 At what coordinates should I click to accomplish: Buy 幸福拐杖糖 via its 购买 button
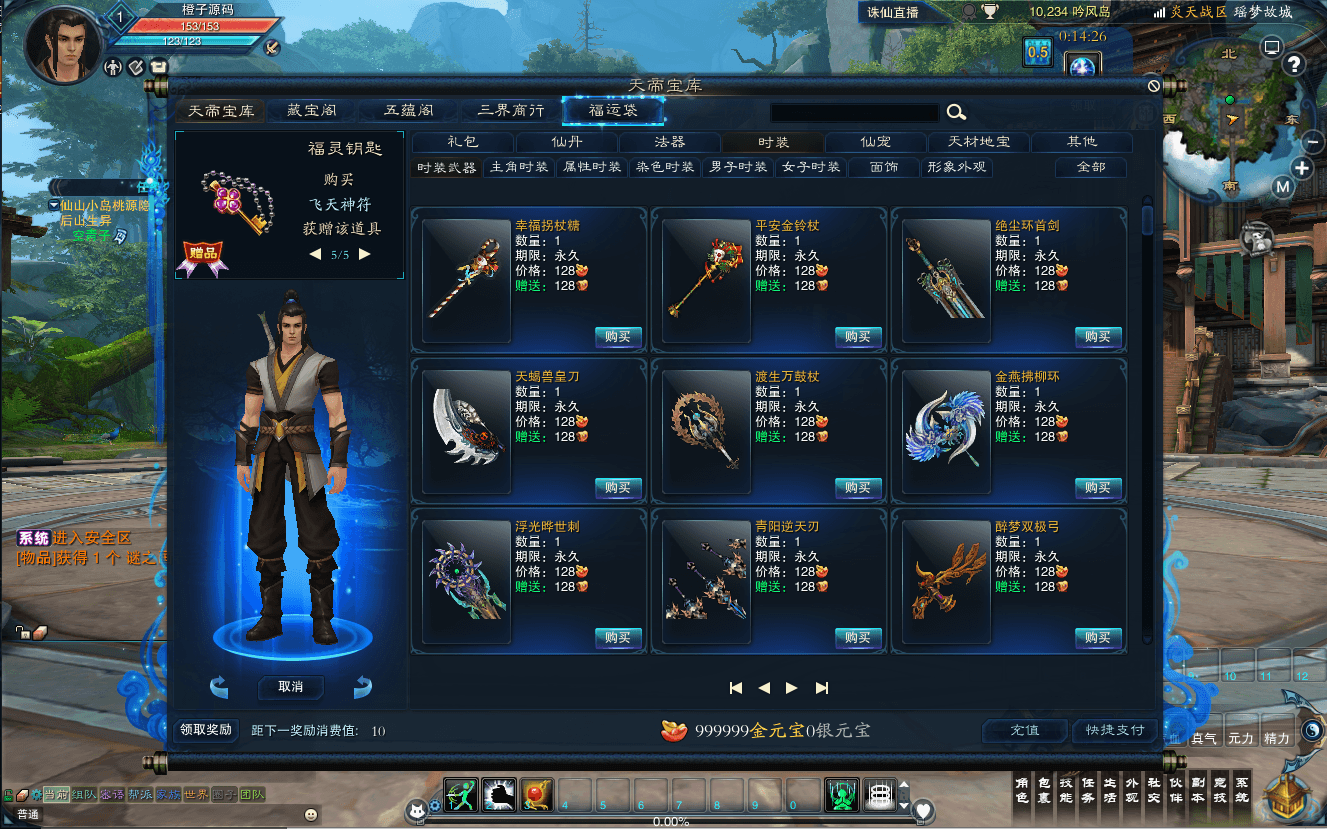pyautogui.click(x=617, y=337)
